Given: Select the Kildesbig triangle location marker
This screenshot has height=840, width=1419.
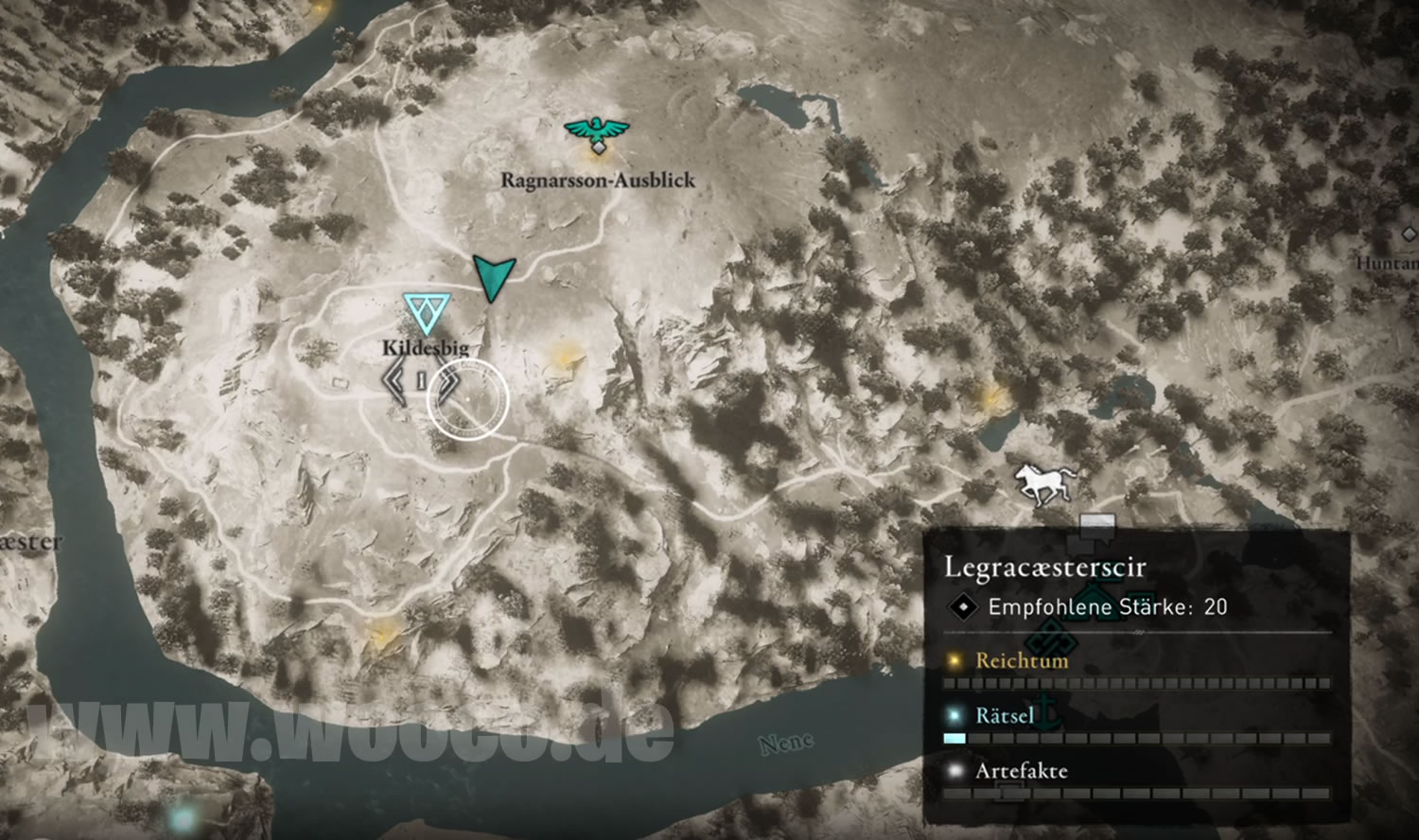Looking at the screenshot, I should 426,312.
